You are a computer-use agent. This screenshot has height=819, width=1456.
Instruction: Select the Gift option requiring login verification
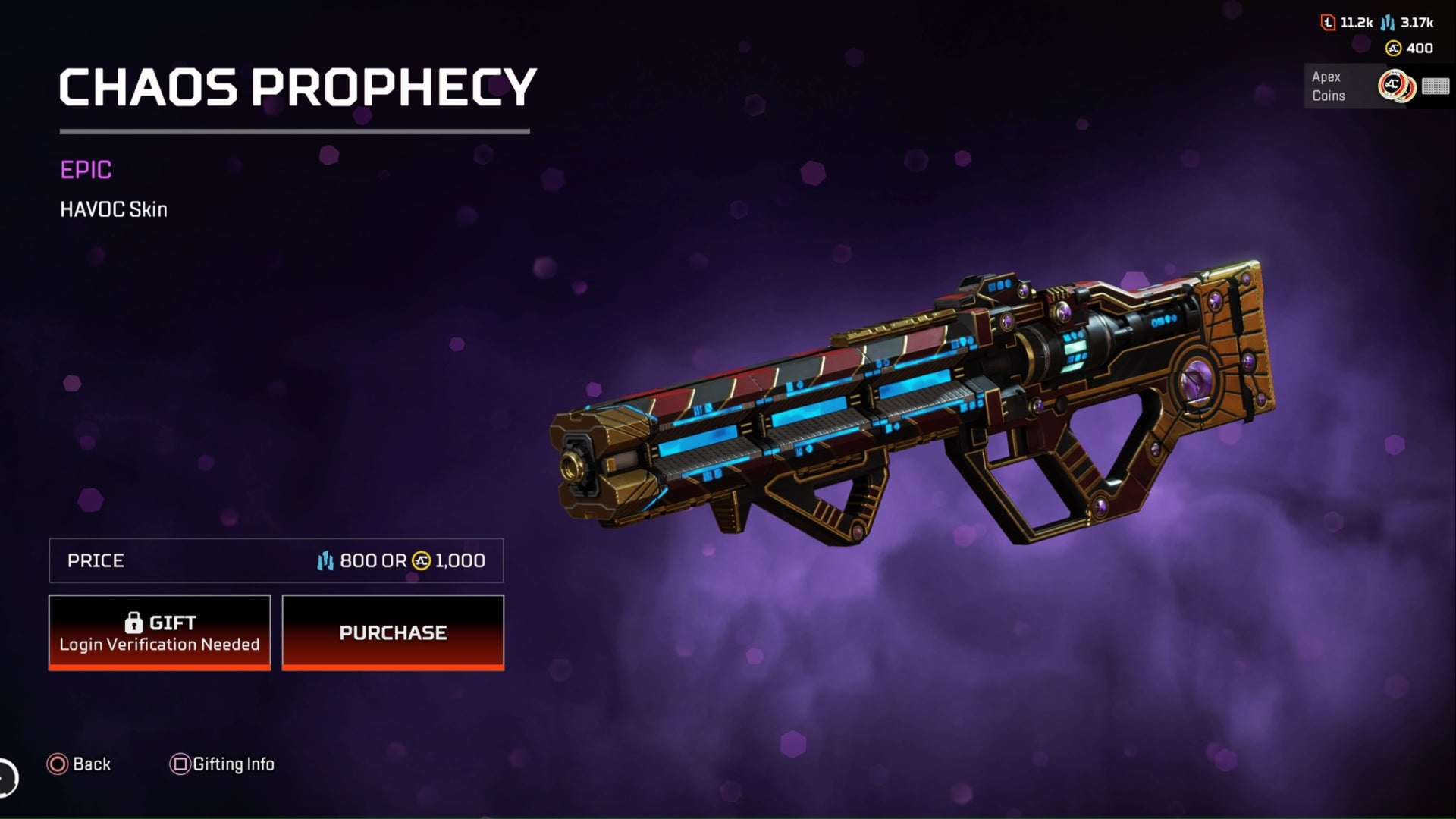click(159, 632)
